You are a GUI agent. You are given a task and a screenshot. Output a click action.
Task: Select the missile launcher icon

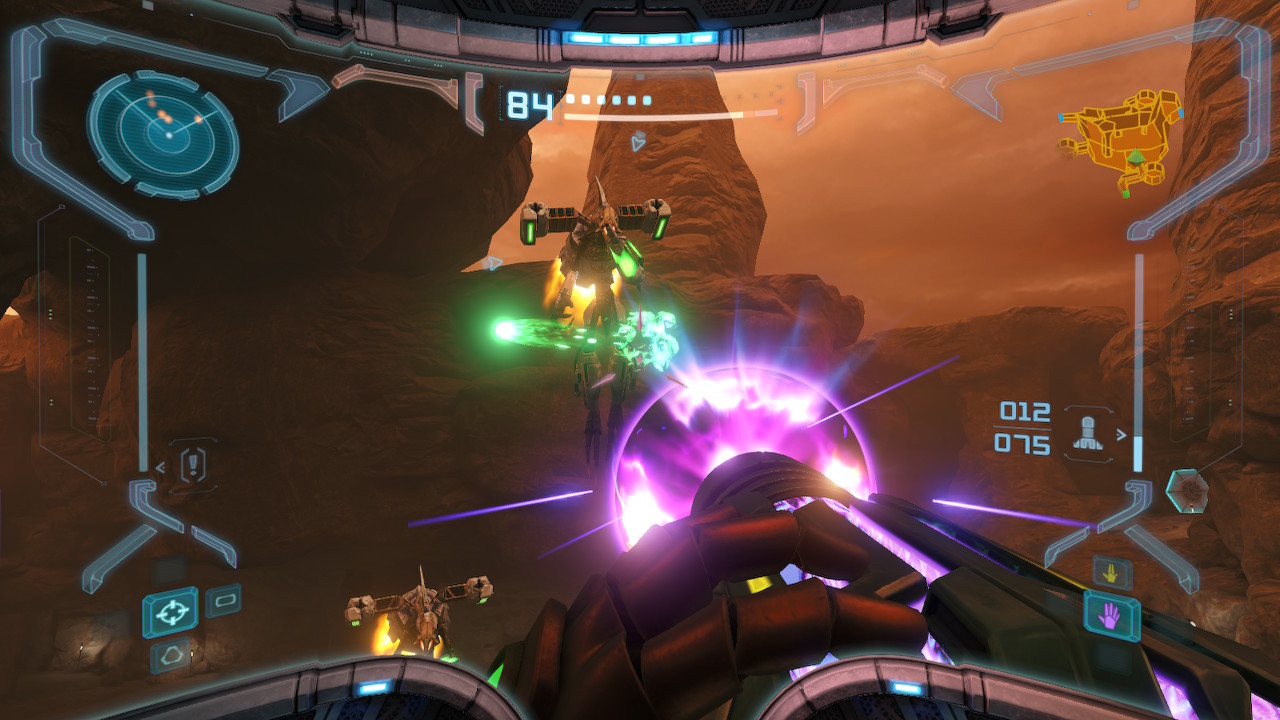point(1088,433)
